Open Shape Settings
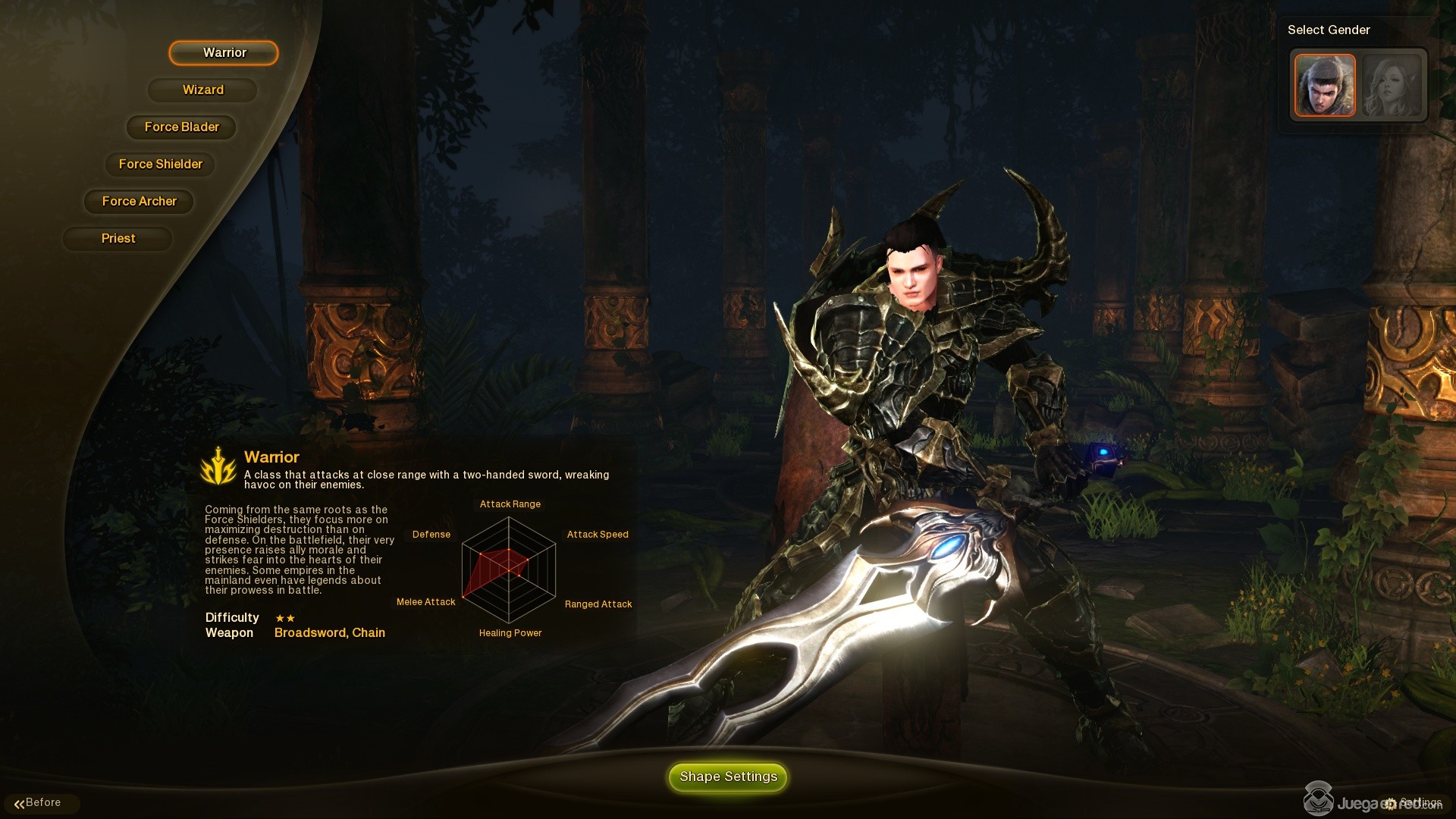Viewport: 1456px width, 819px height. [728, 777]
